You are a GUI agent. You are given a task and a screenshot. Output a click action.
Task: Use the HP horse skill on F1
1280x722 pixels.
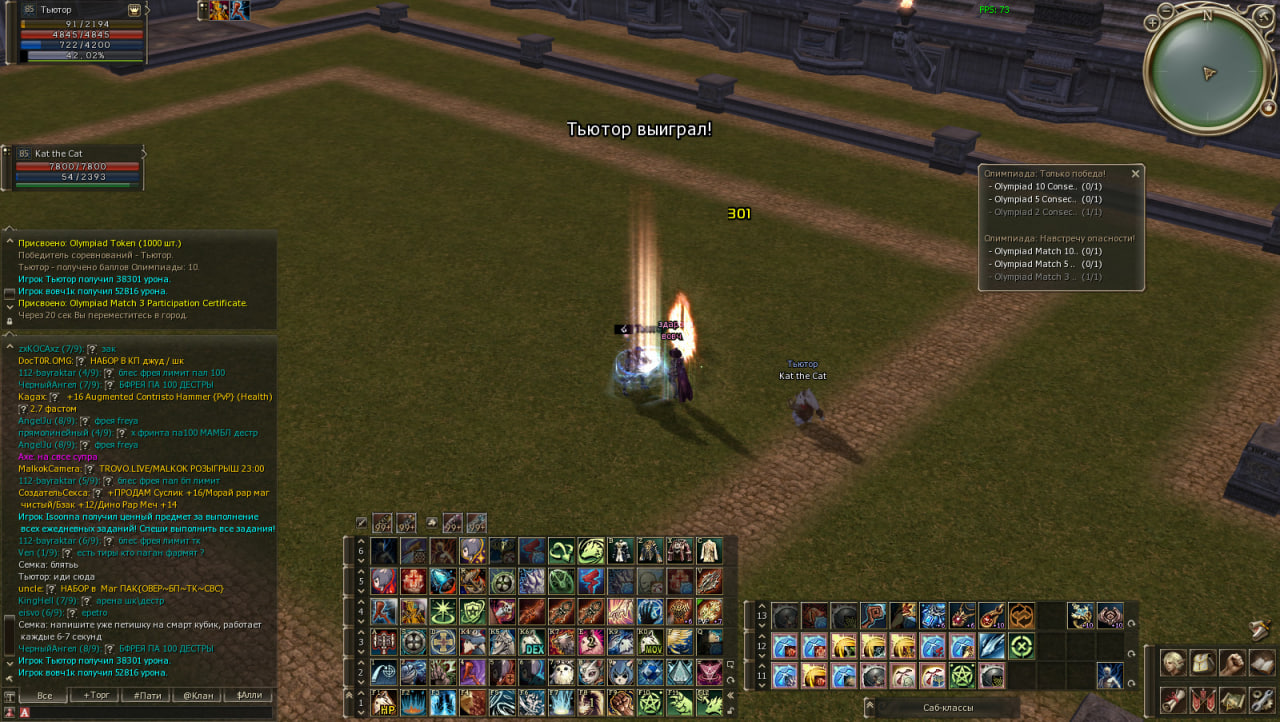(385, 703)
